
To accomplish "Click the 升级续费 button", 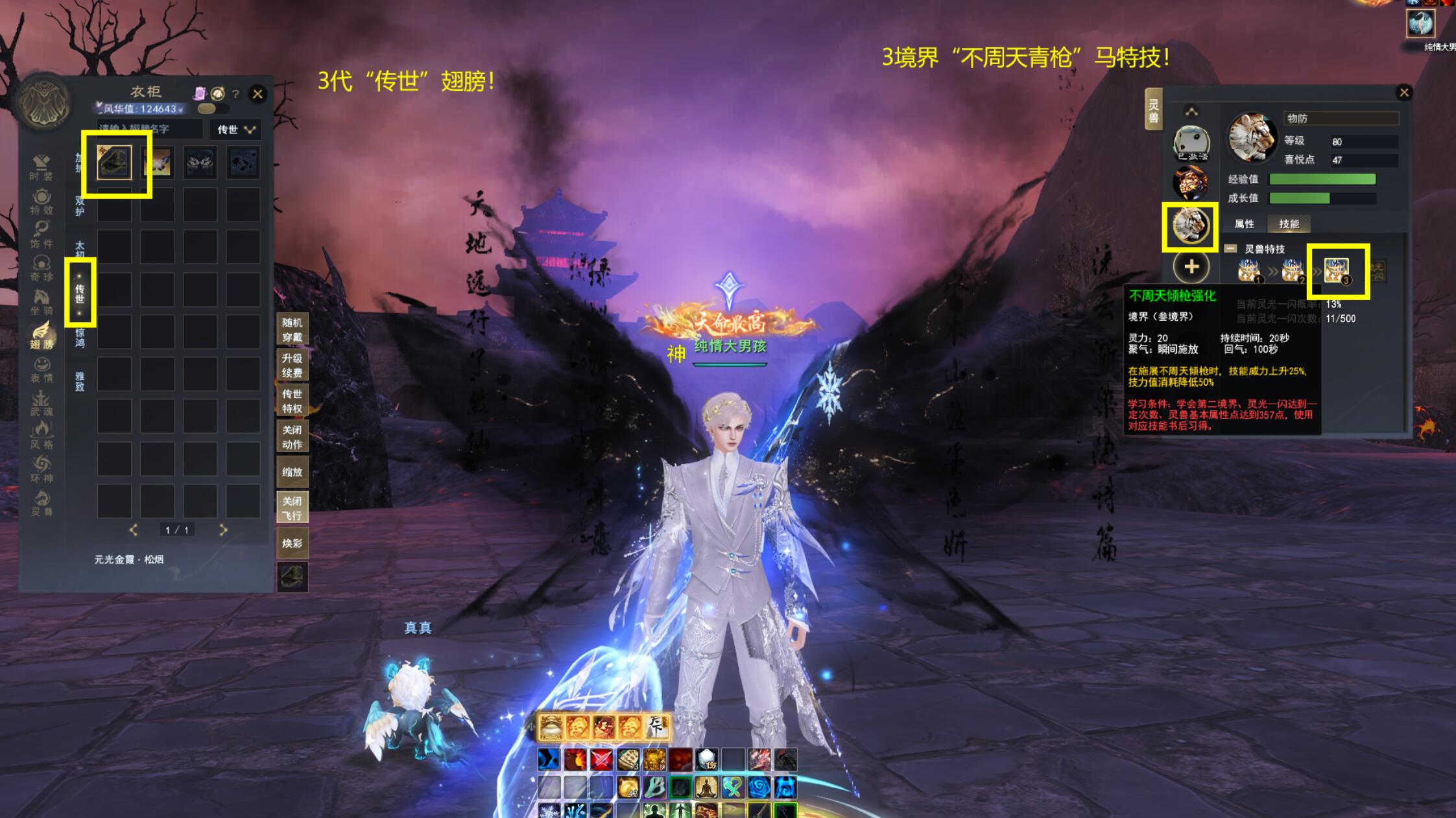I will tap(292, 366).
